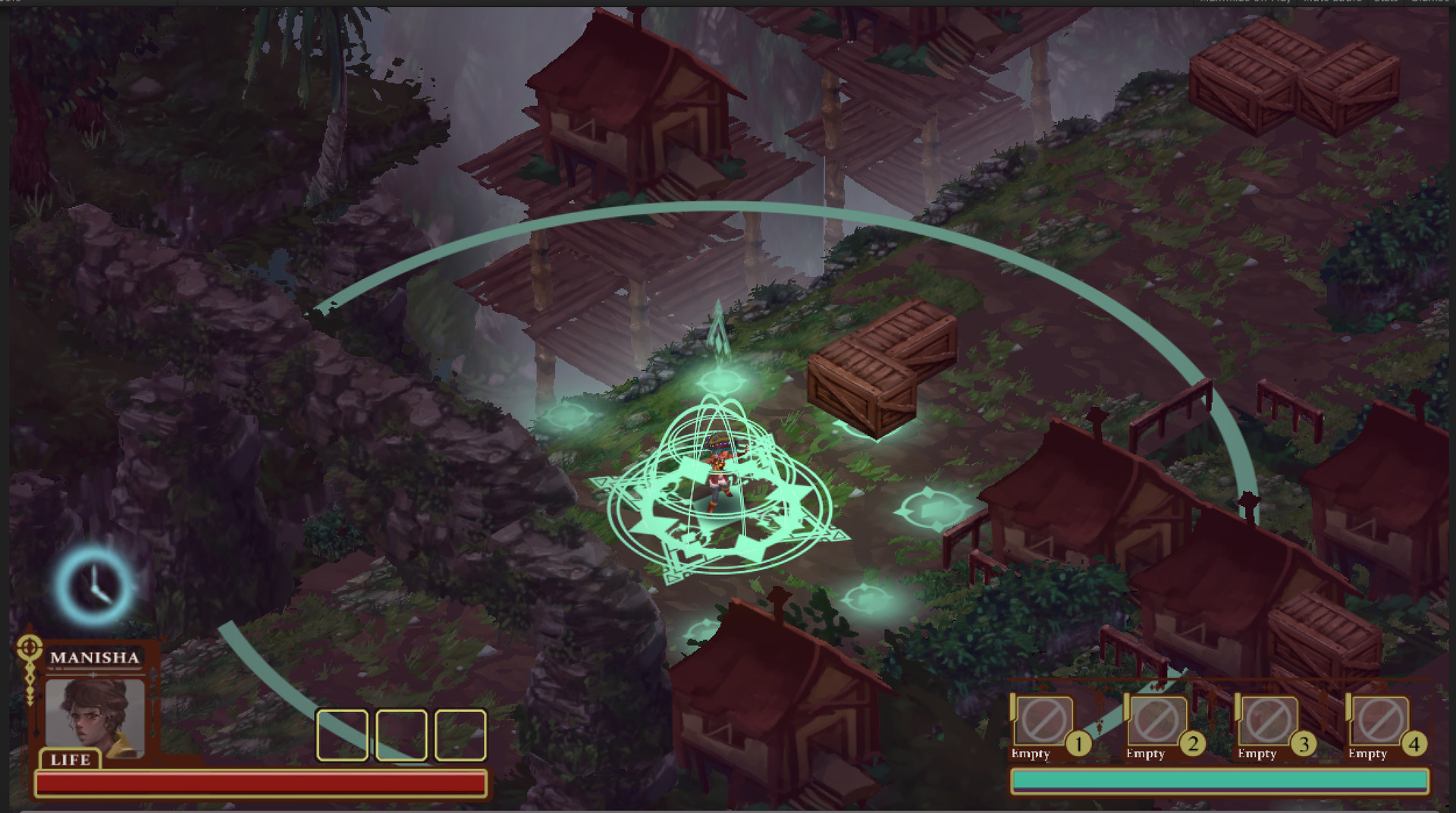
Task: Click the red LIFE health bar
Action: coord(262,781)
